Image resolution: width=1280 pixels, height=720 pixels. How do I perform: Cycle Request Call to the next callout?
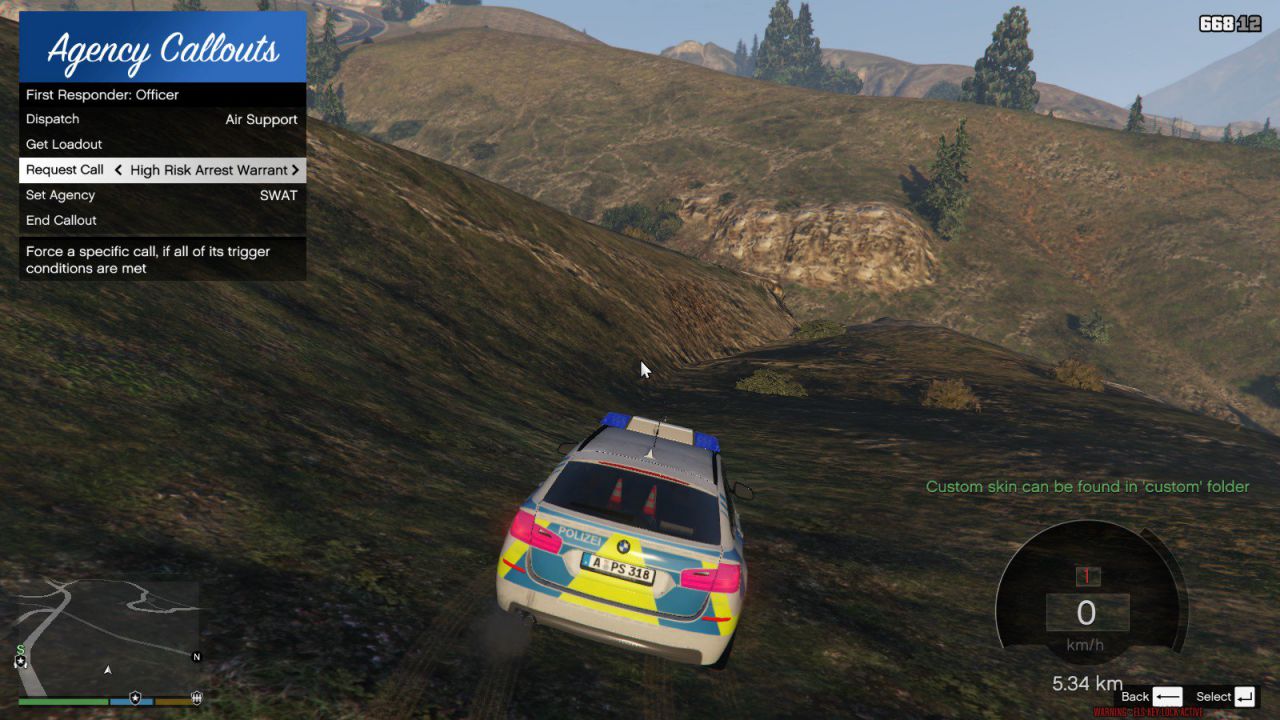[x=295, y=170]
